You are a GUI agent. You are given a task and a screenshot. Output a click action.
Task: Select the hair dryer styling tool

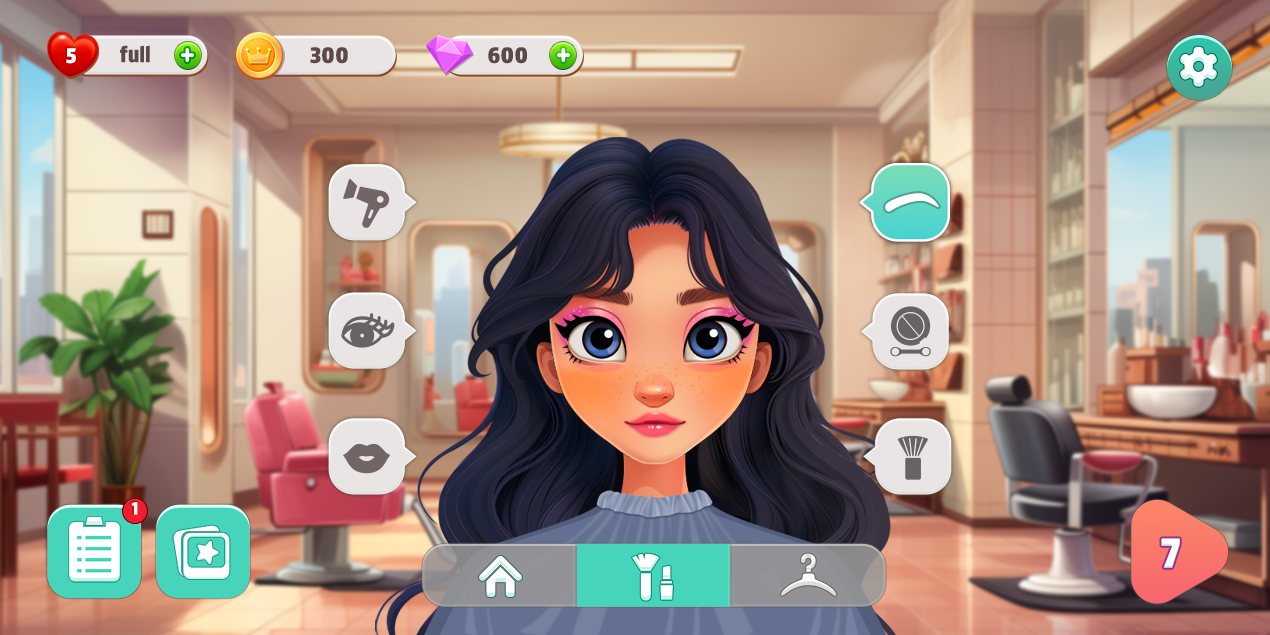367,202
